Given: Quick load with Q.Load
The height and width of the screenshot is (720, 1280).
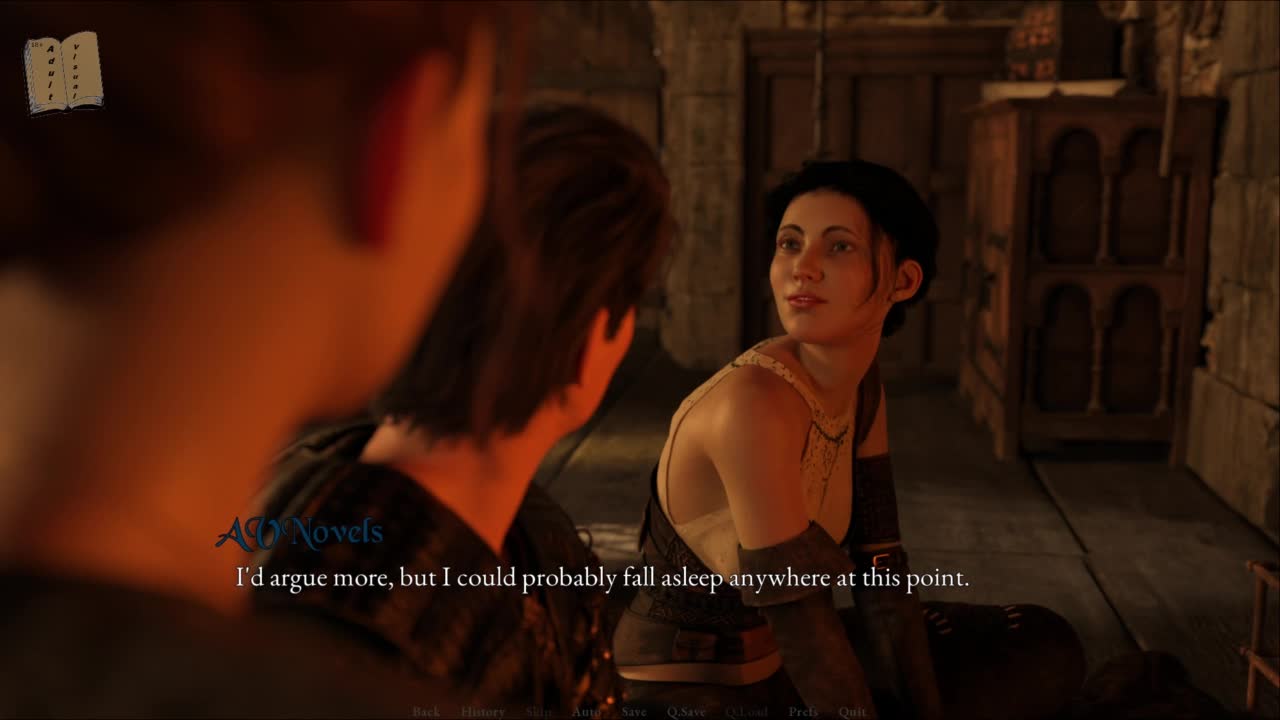Looking at the screenshot, I should point(746,712).
